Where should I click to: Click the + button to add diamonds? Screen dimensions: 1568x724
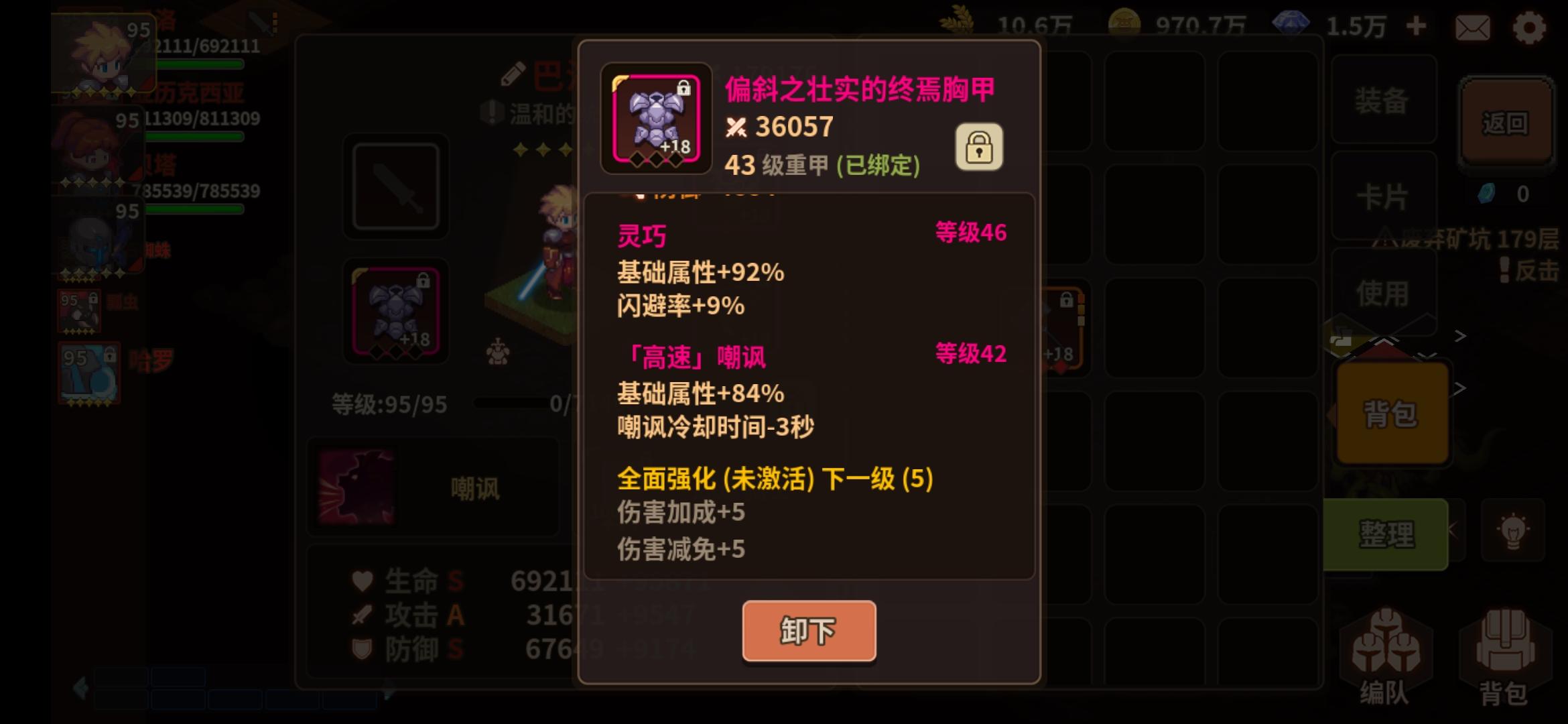point(1417,27)
